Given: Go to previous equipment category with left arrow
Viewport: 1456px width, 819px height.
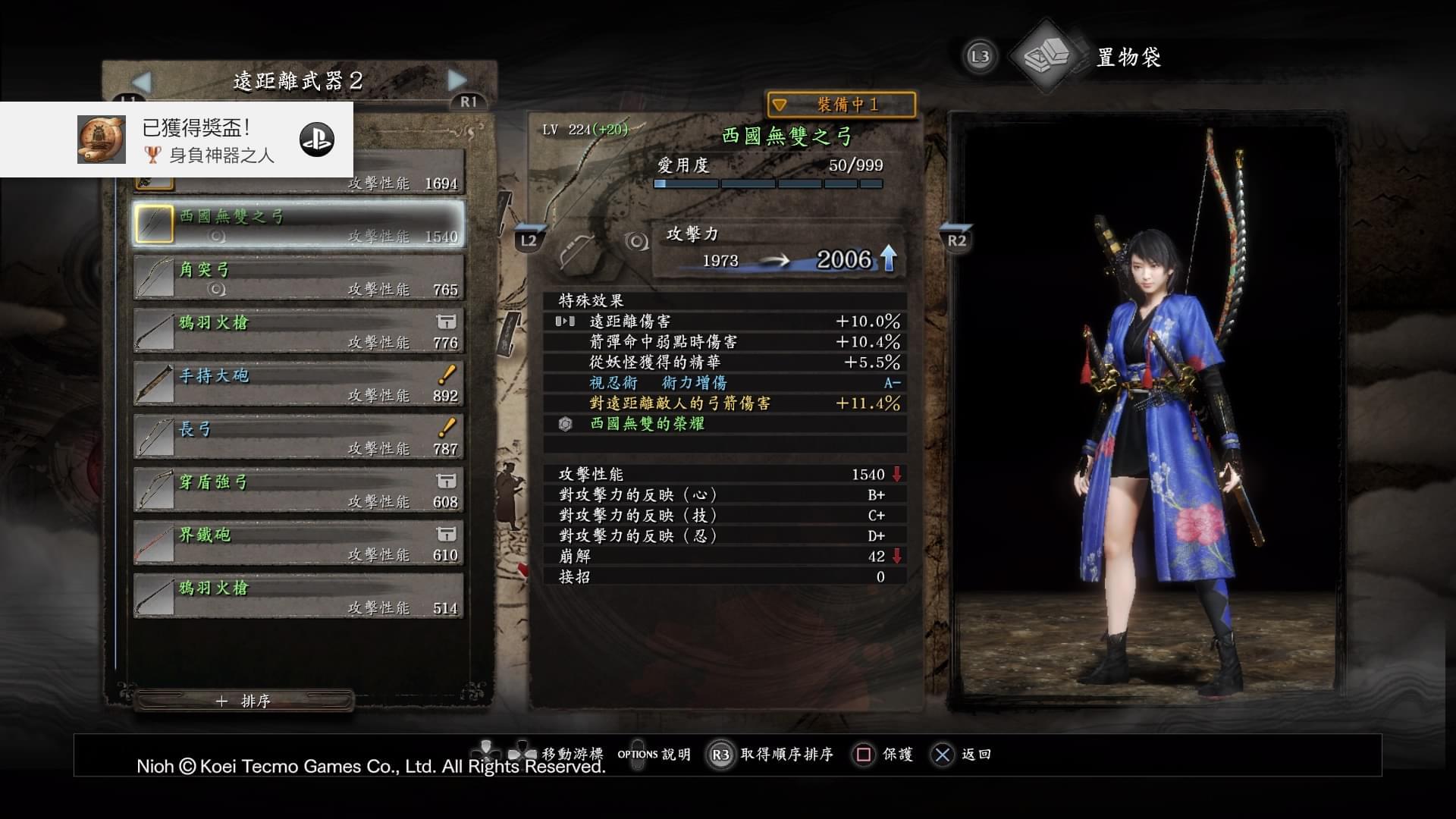Looking at the screenshot, I should pos(142,80).
